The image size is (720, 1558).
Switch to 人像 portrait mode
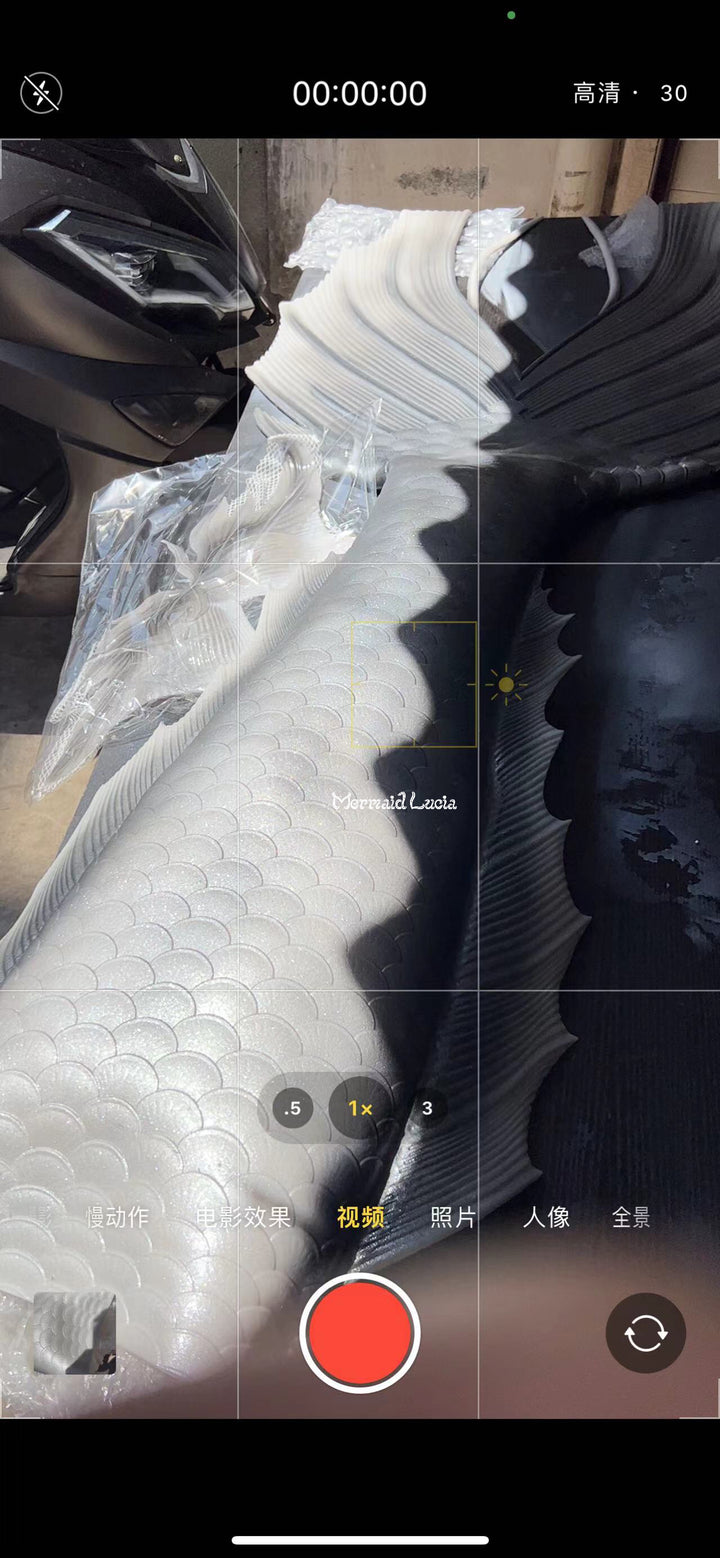[x=546, y=1217]
